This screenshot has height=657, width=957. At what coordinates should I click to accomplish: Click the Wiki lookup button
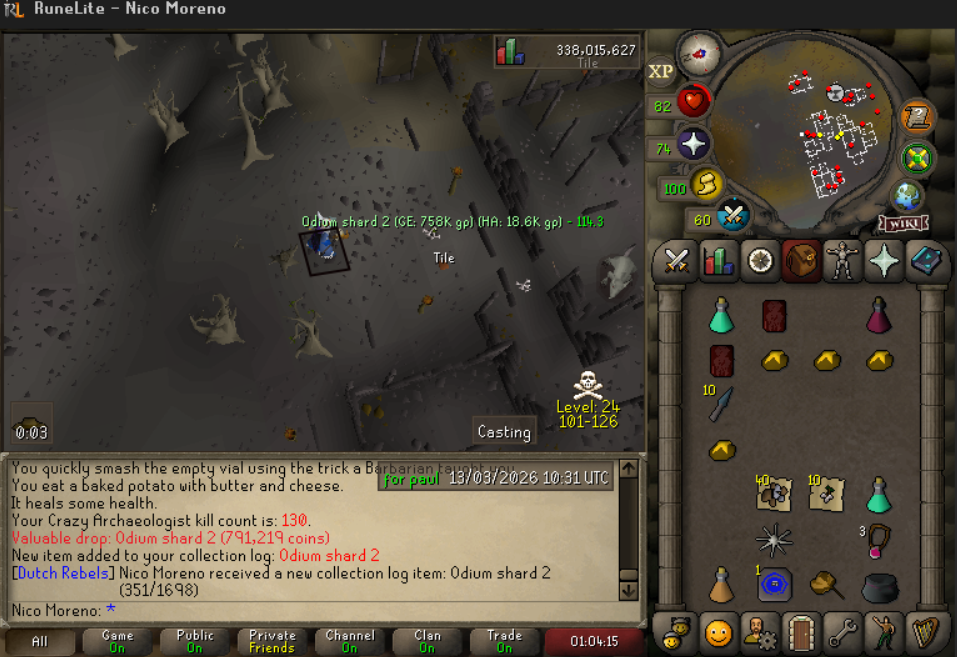pyautogui.click(x=903, y=223)
